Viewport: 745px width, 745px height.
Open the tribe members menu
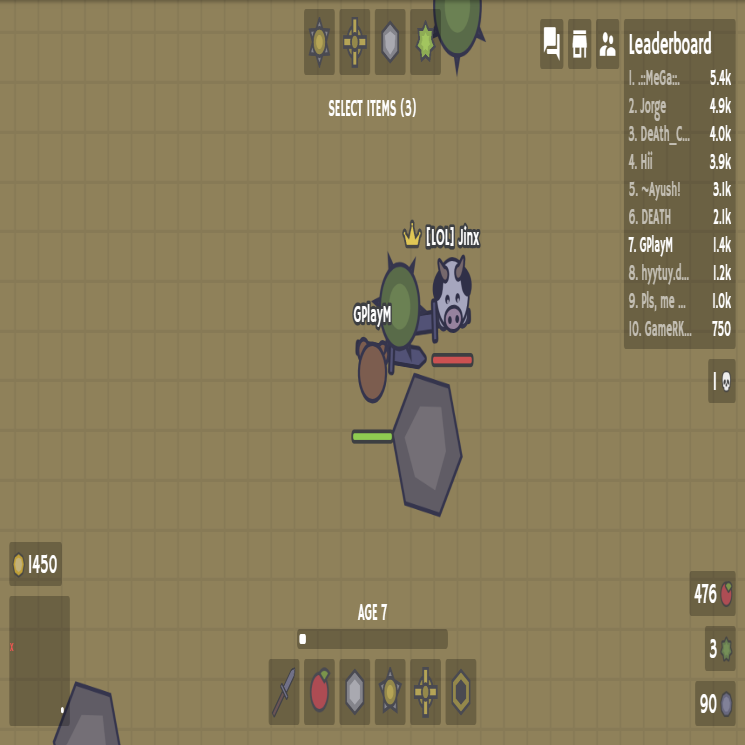[x=607, y=44]
